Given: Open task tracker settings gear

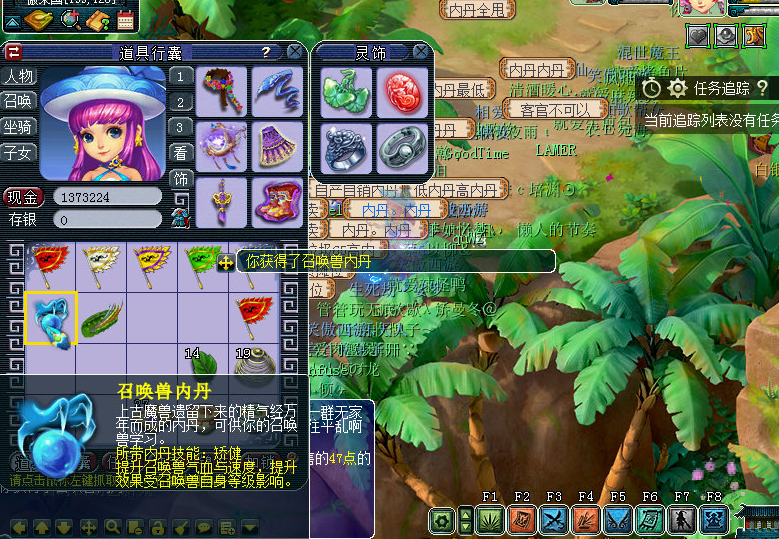Looking at the screenshot, I should tap(677, 88).
